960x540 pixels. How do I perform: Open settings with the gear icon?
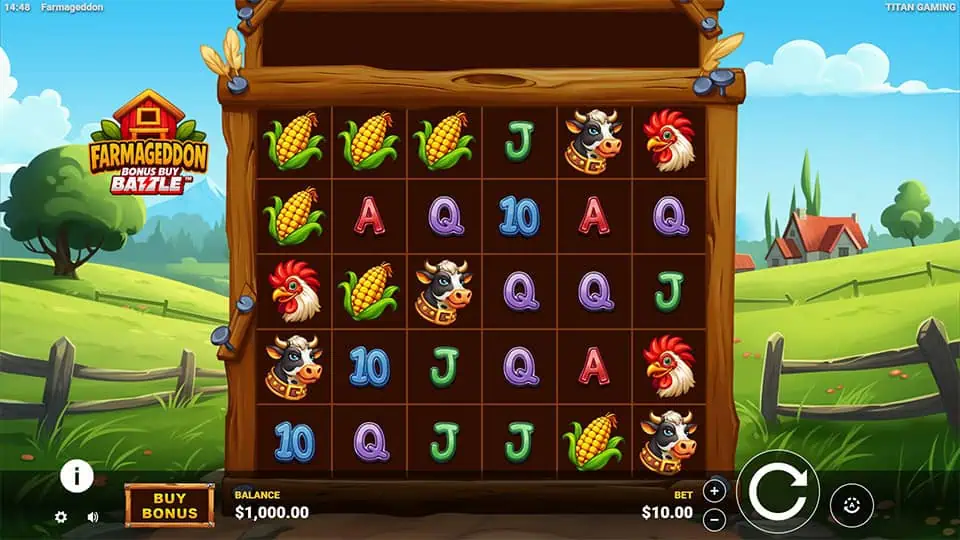click(61, 517)
